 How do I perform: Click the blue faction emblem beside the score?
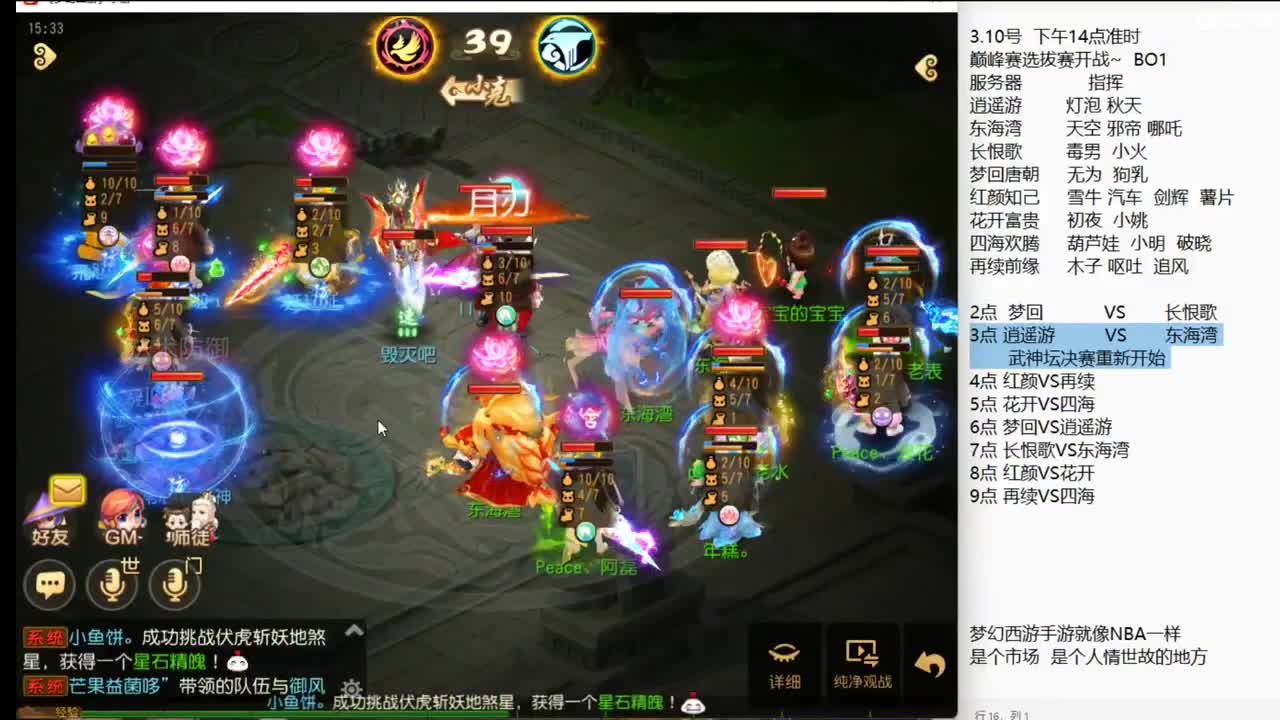(x=568, y=44)
